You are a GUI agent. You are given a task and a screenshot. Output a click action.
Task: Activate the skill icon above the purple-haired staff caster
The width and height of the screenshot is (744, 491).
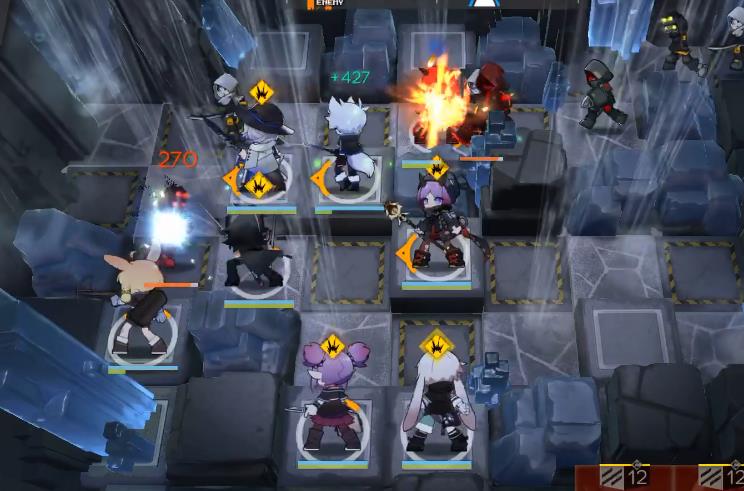click(x=438, y=168)
